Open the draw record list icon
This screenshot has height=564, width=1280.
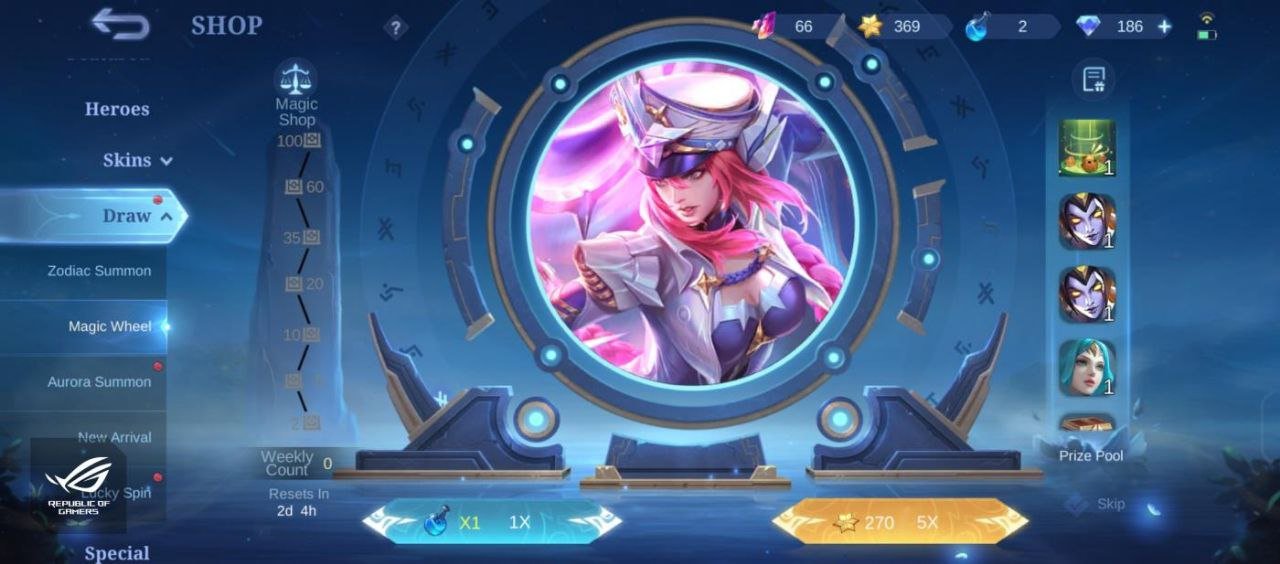click(x=1093, y=80)
